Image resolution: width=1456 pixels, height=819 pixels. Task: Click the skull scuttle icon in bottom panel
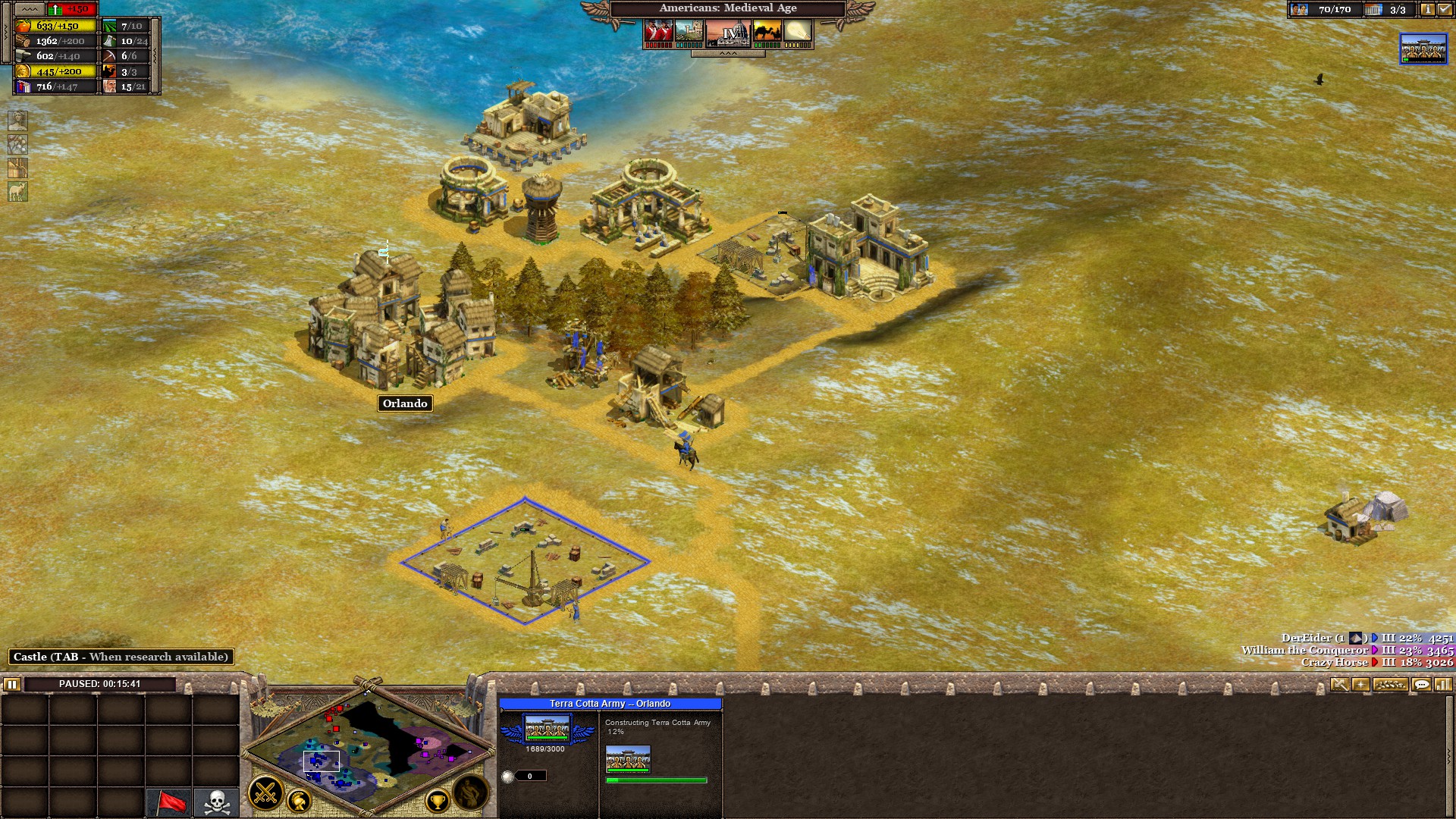pos(216,800)
